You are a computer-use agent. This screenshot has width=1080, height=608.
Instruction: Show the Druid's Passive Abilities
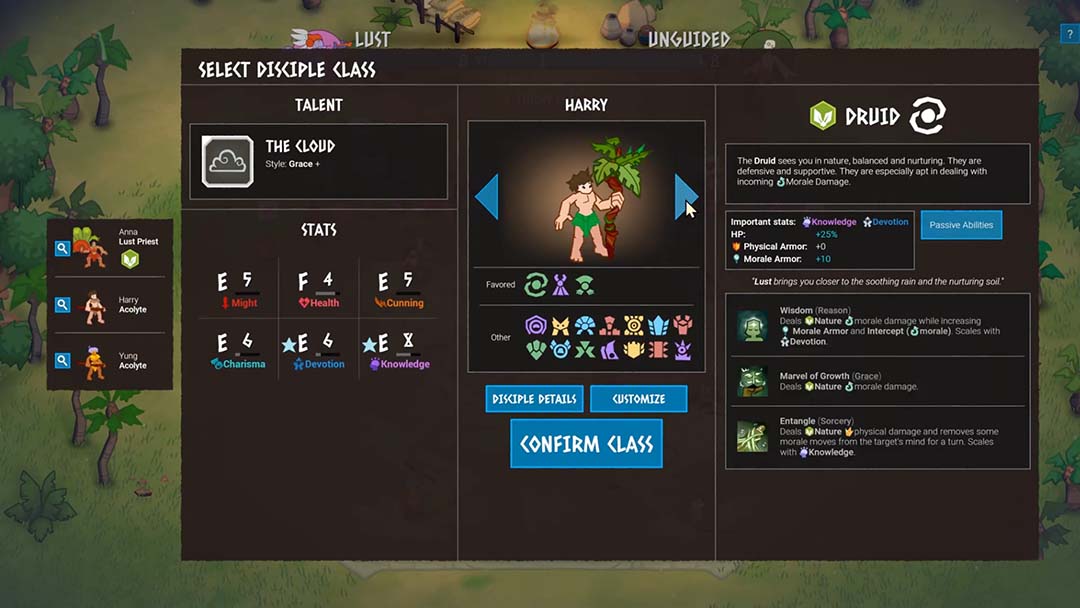[x=961, y=225]
